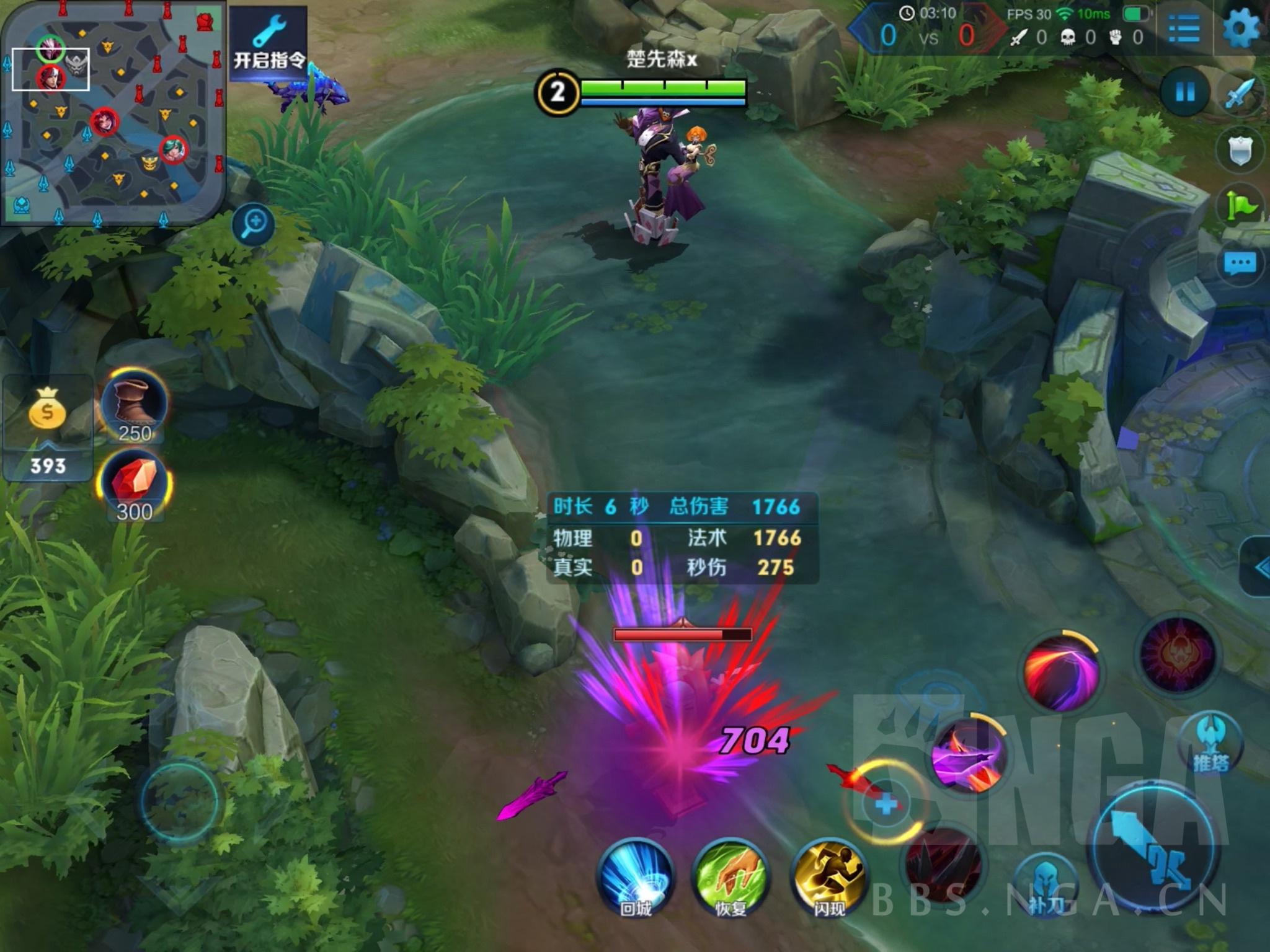
Task: Click the magnifier zoom button
Action: click(x=254, y=223)
